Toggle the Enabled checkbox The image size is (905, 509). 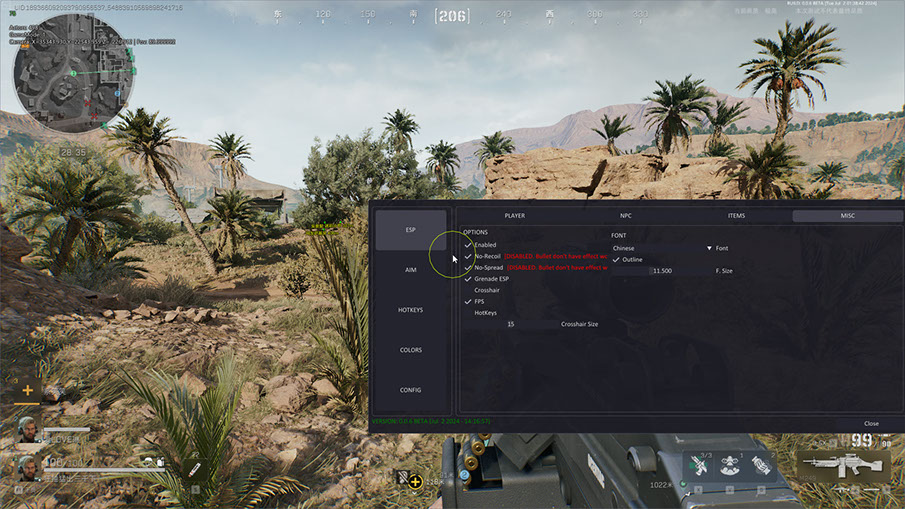pos(468,245)
